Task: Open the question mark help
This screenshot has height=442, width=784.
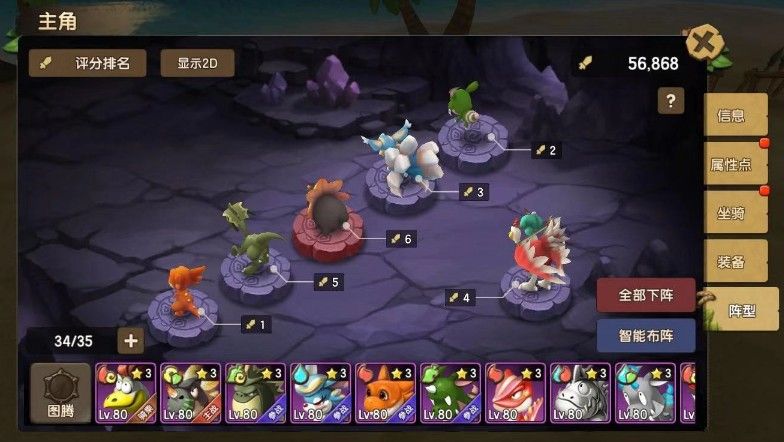Action: coord(670,100)
